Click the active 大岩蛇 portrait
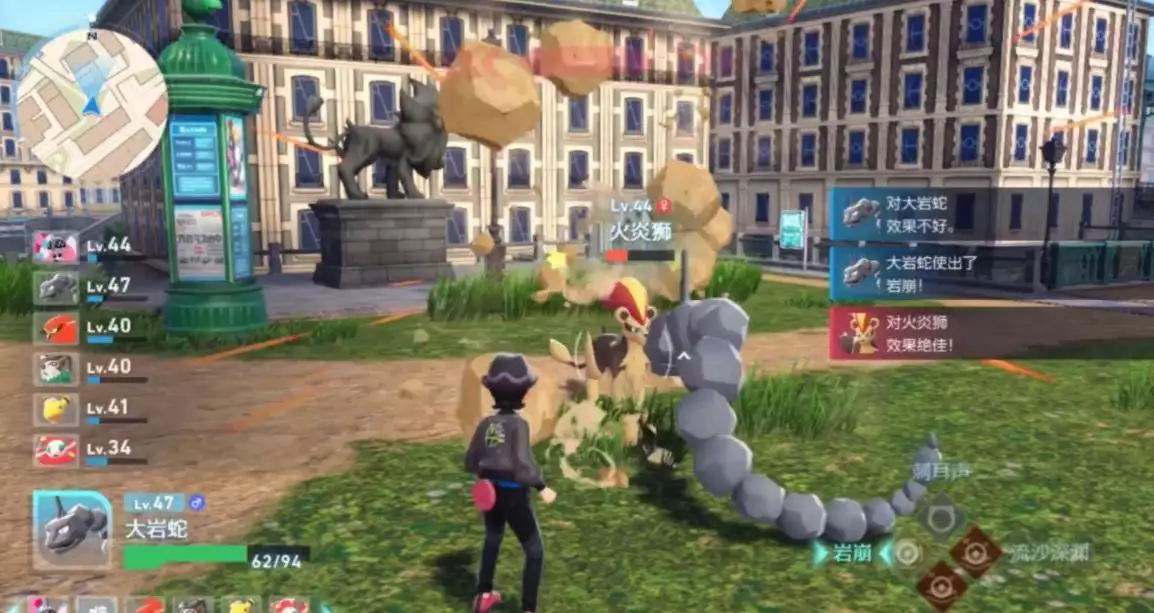 tap(72, 529)
